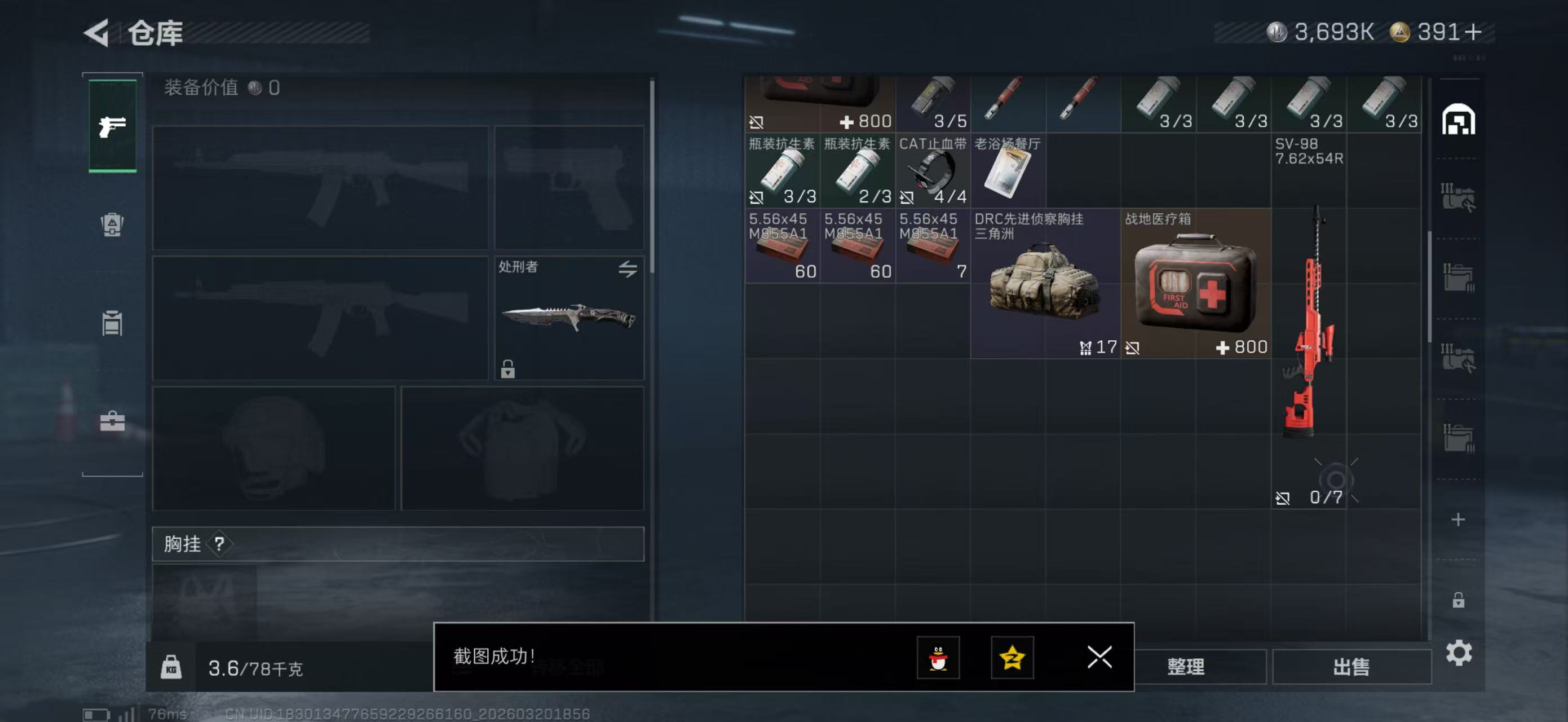Select the Executioner knife slot
Image resolution: width=1568 pixels, height=722 pixels.
[x=568, y=318]
